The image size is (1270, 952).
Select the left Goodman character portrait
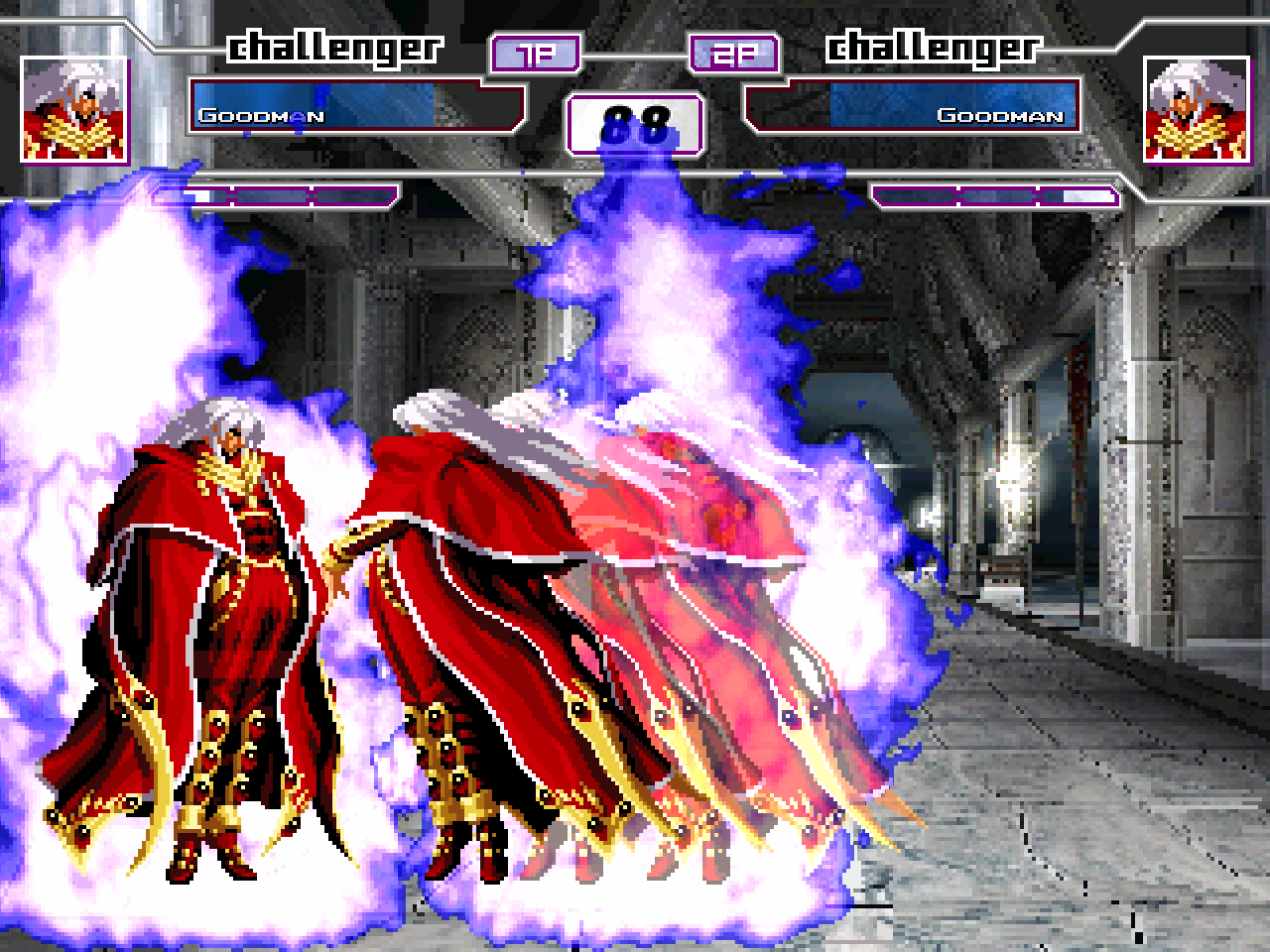[74, 109]
